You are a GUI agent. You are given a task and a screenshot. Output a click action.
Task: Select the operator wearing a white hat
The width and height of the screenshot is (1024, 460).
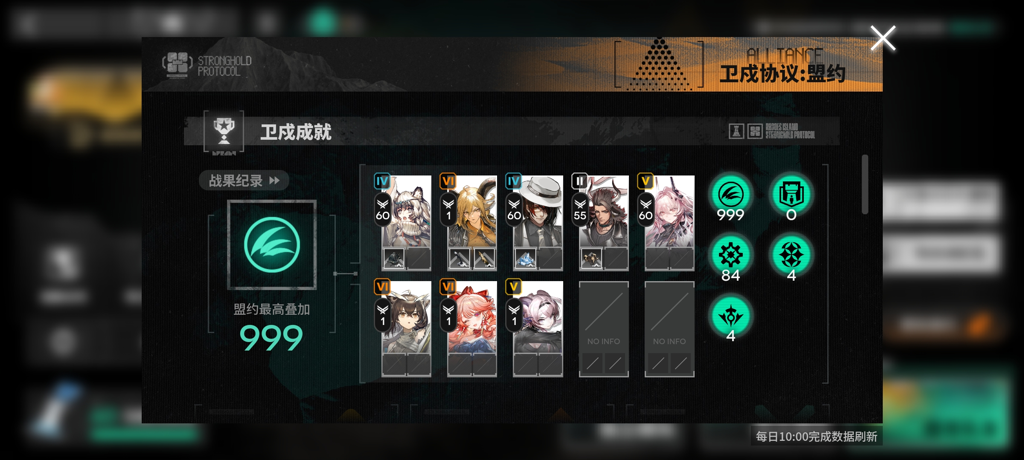pos(537,221)
